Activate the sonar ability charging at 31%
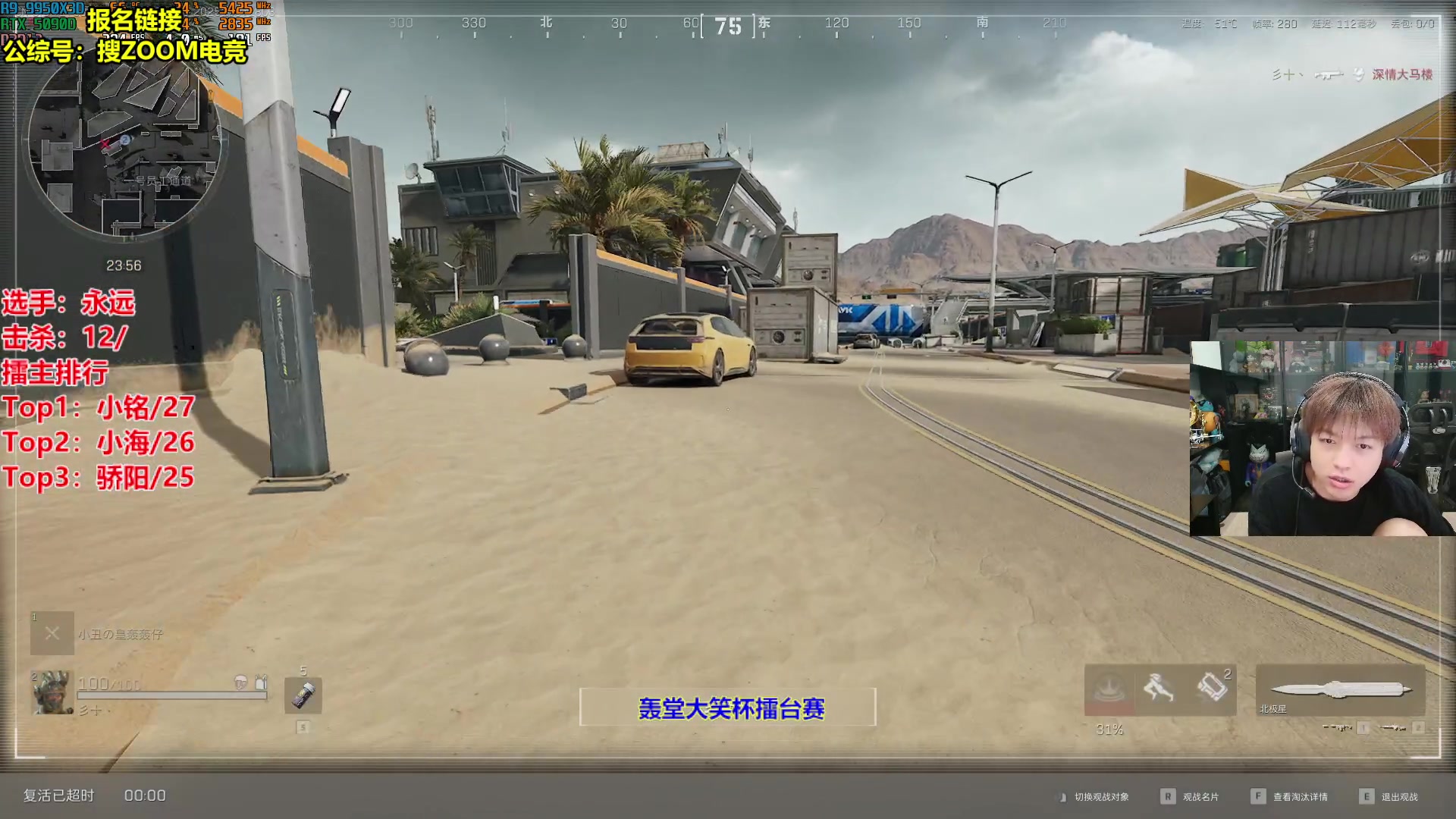Image resolution: width=1456 pixels, height=819 pixels. click(1109, 690)
